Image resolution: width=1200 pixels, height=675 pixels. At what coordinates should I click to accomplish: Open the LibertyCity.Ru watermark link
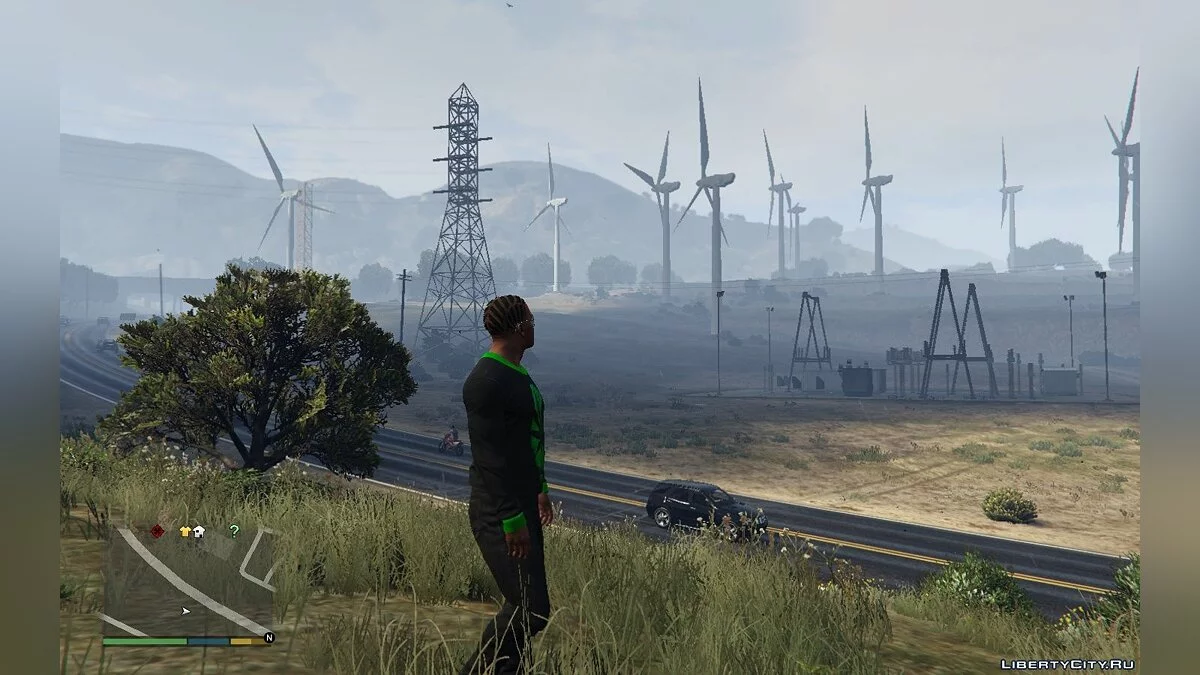(x=1067, y=664)
